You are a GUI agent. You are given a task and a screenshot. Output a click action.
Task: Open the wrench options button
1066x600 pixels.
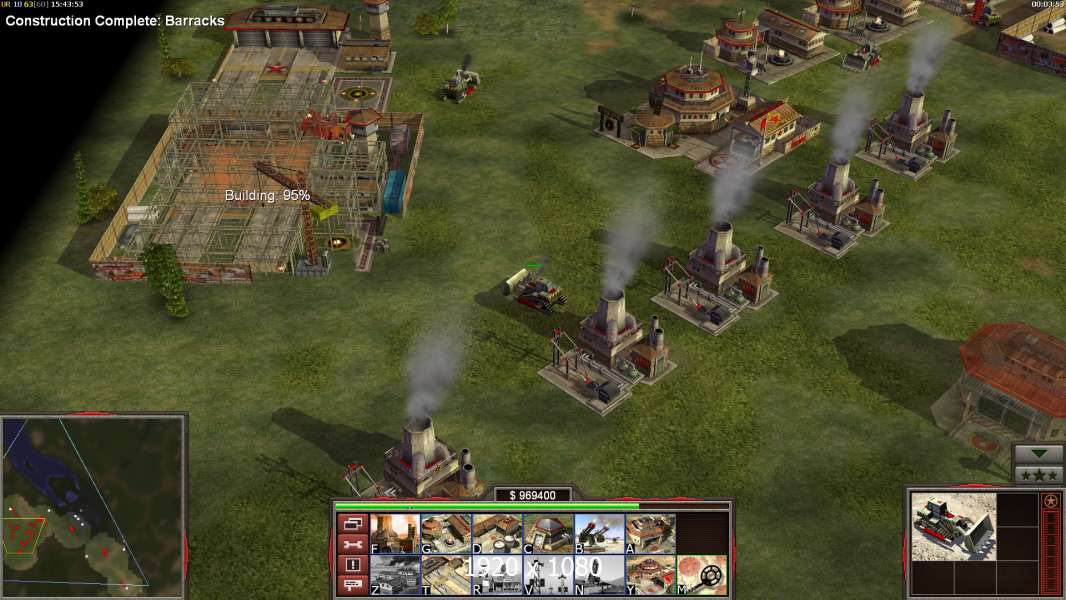352,544
